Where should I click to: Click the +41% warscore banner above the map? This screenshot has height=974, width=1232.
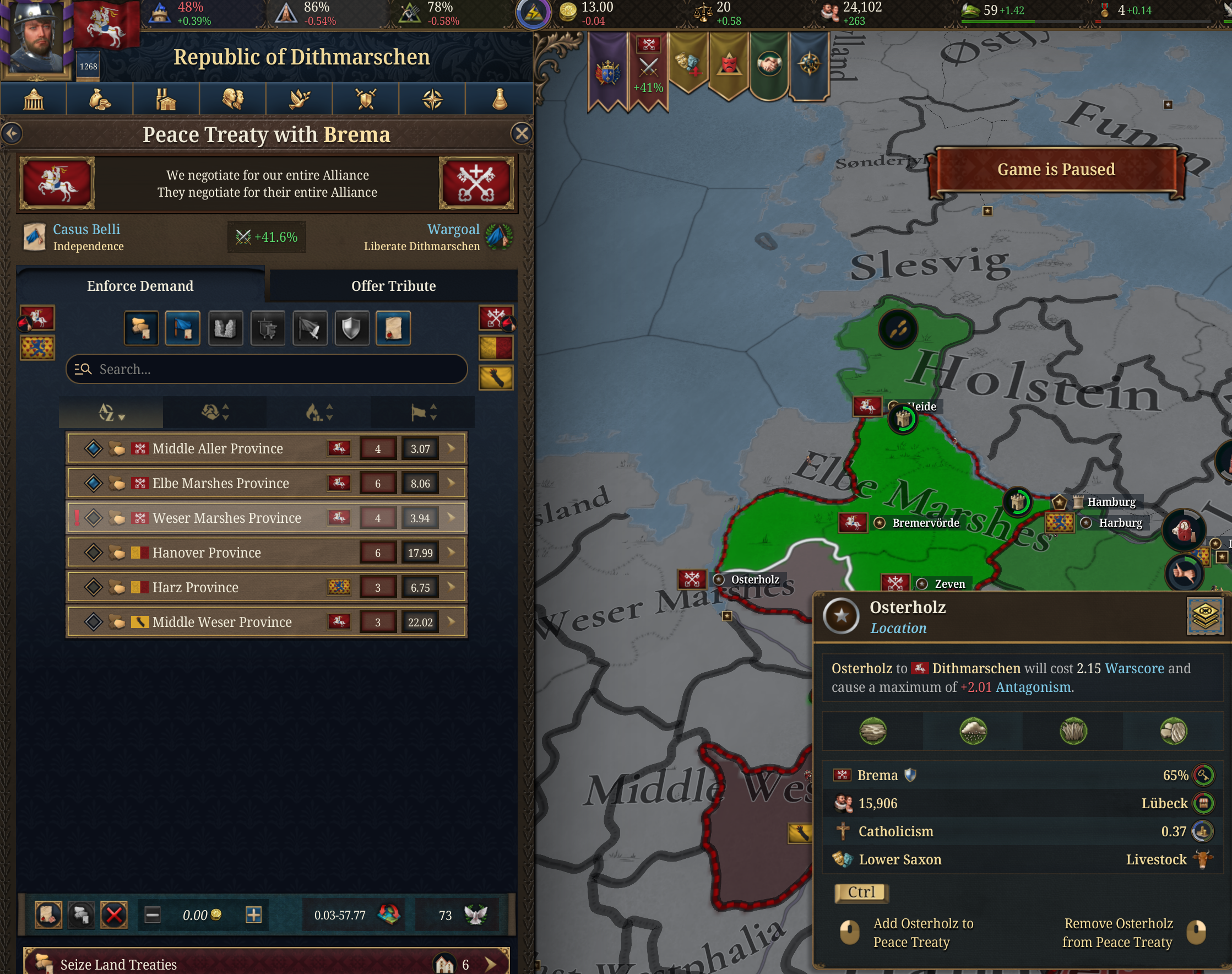tap(649, 64)
